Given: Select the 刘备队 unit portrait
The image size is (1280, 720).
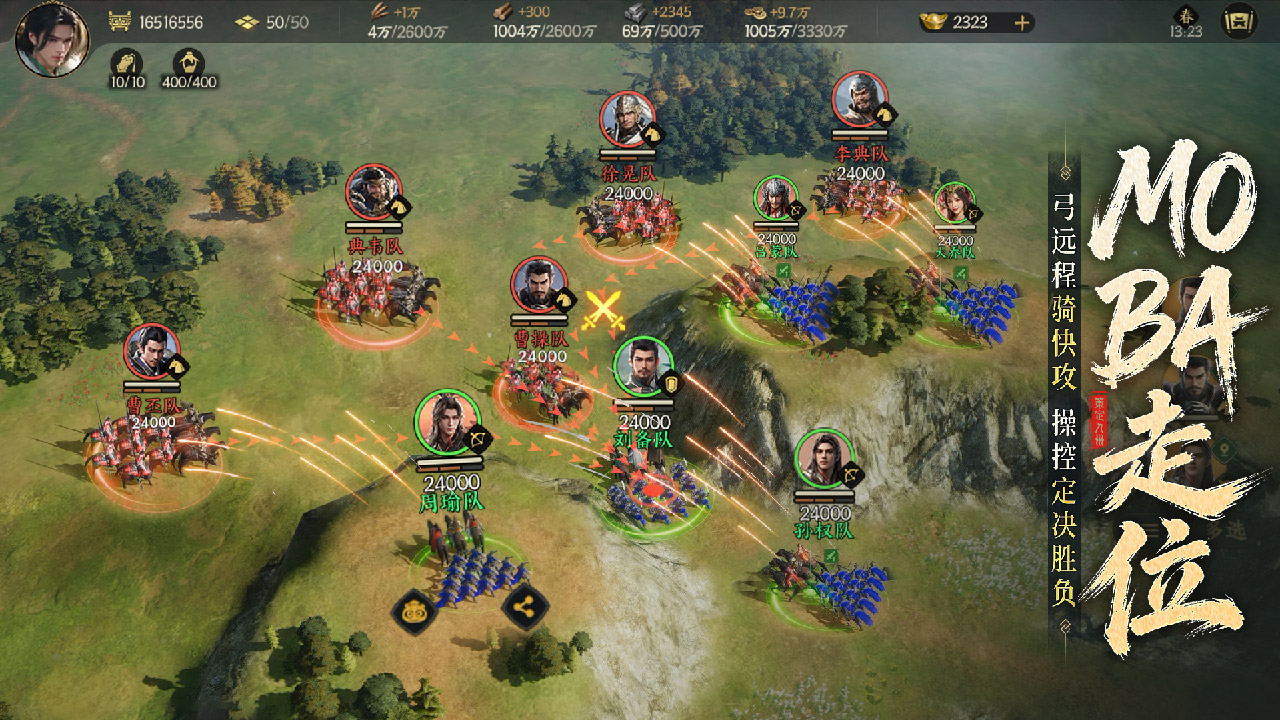Looking at the screenshot, I should tap(643, 368).
